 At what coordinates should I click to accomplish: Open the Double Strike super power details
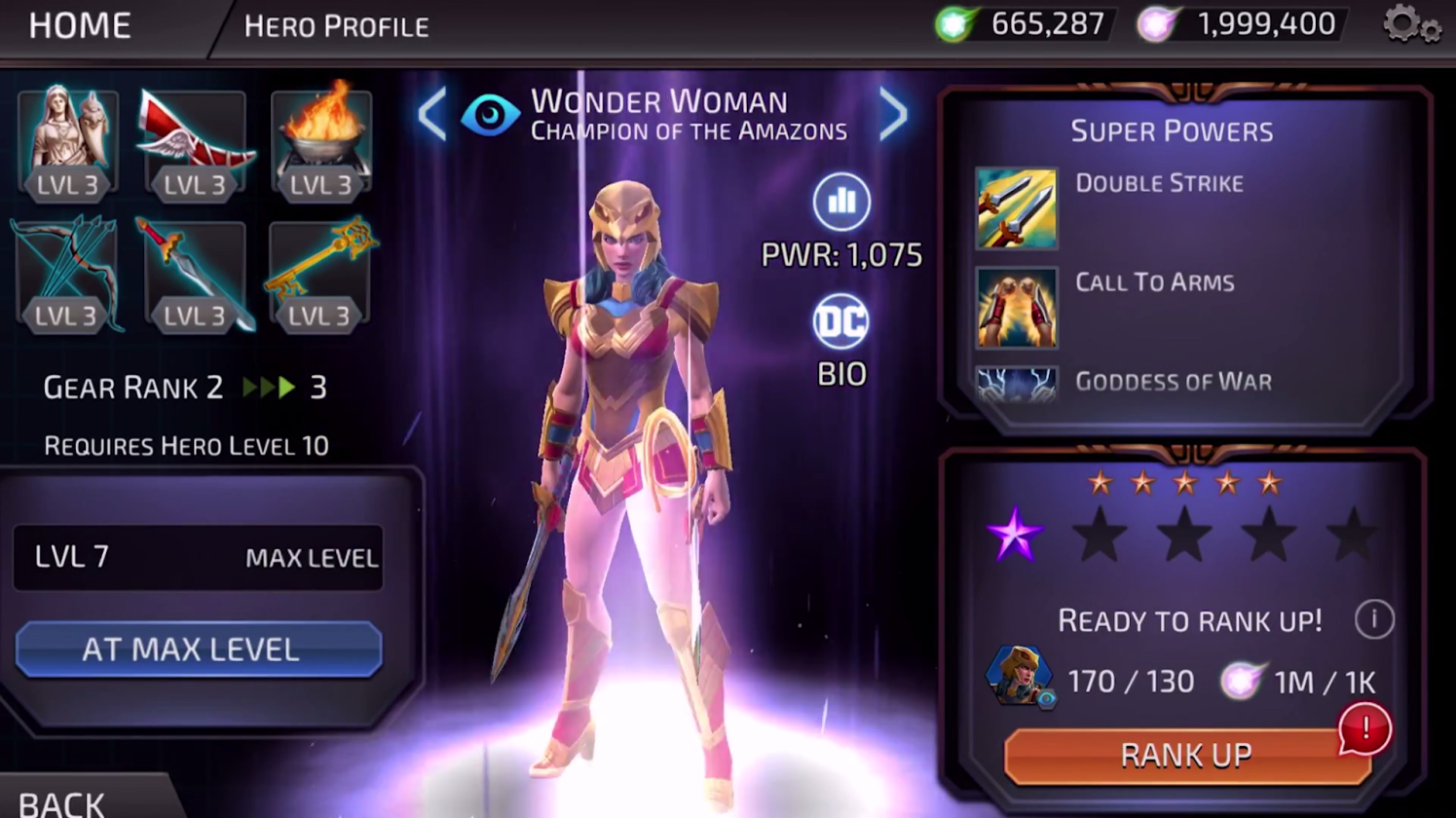[x=1016, y=205]
